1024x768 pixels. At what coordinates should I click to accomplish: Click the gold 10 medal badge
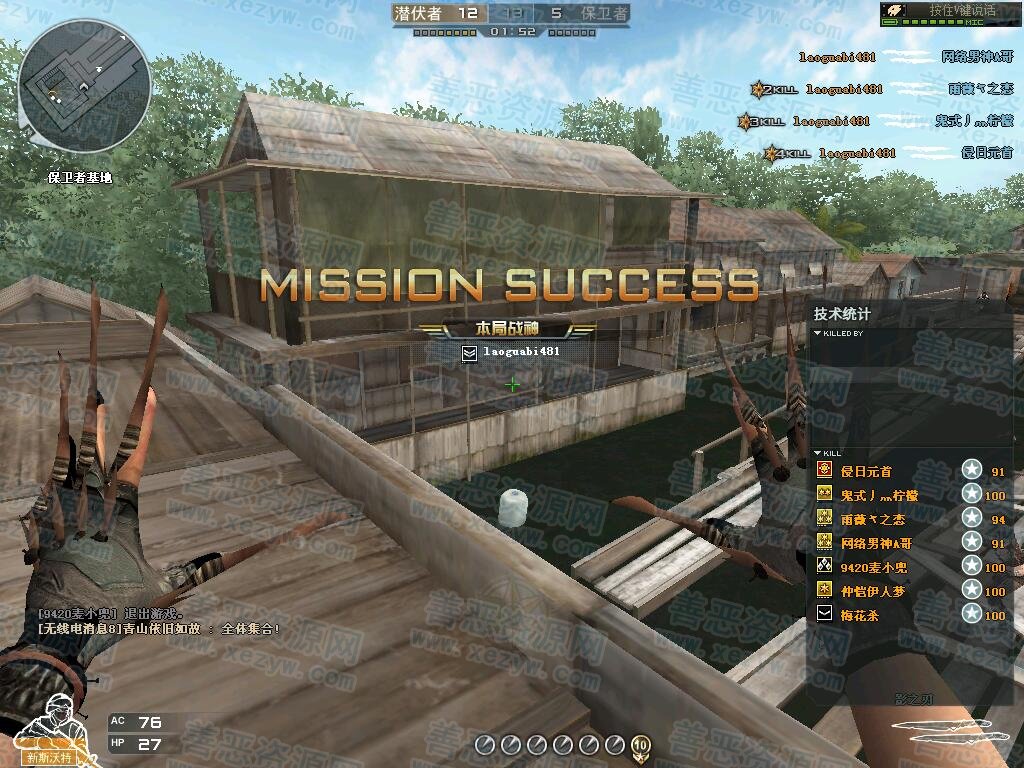(x=640, y=744)
